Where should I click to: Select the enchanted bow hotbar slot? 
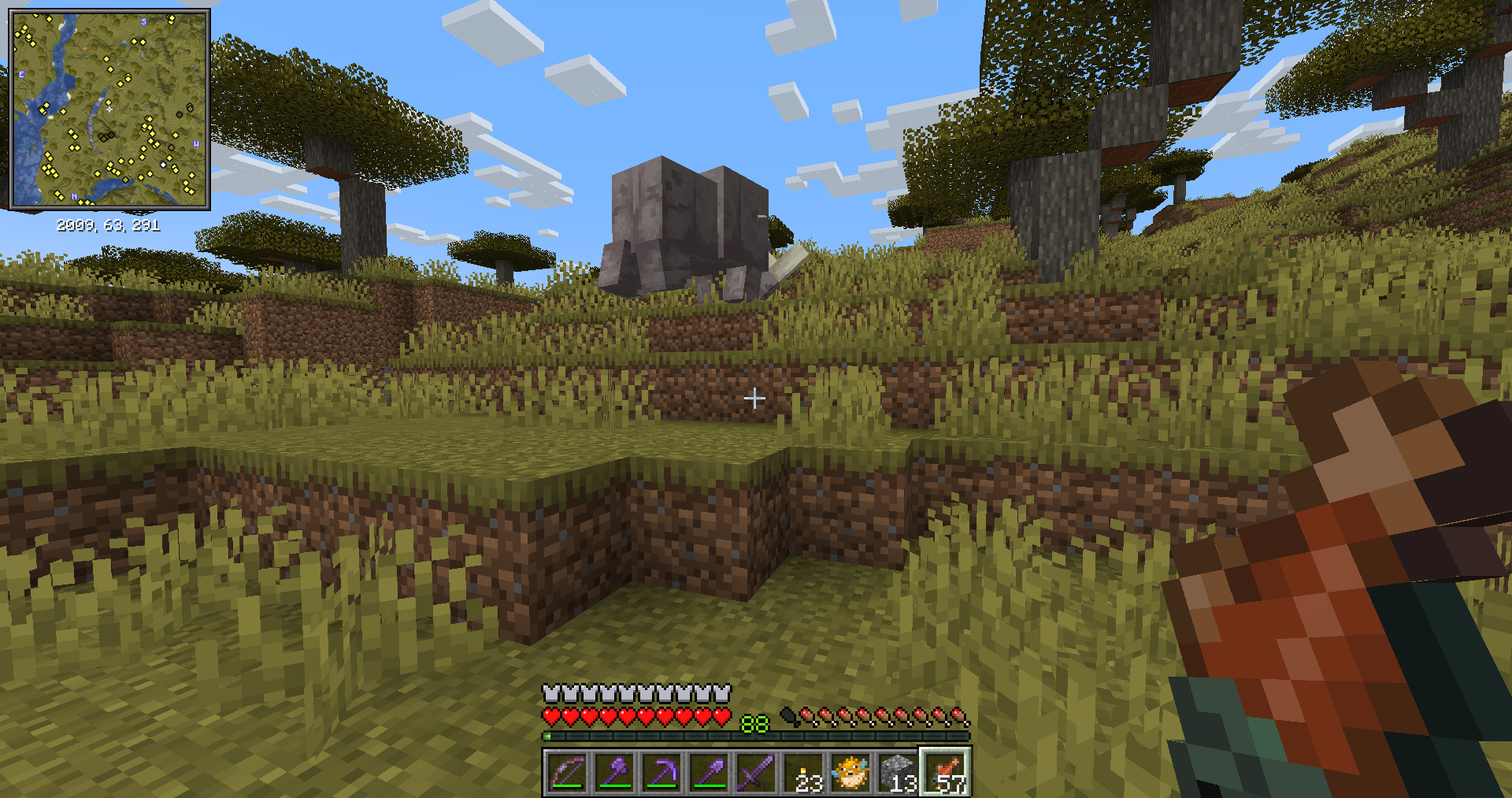(567, 772)
